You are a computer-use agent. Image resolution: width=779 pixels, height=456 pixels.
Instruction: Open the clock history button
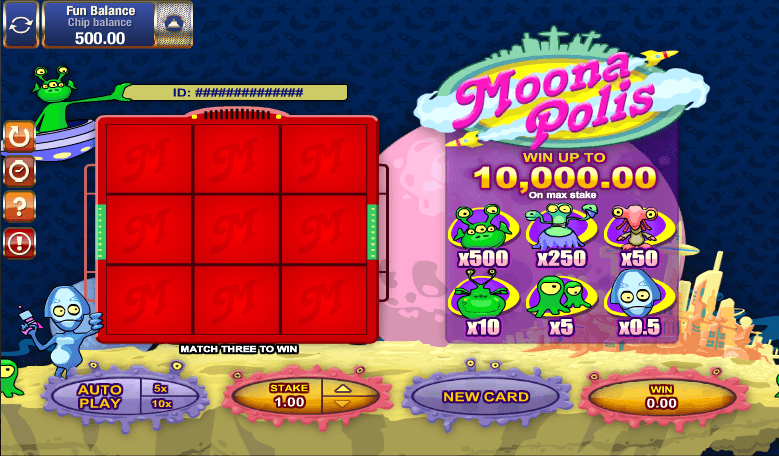[19, 171]
